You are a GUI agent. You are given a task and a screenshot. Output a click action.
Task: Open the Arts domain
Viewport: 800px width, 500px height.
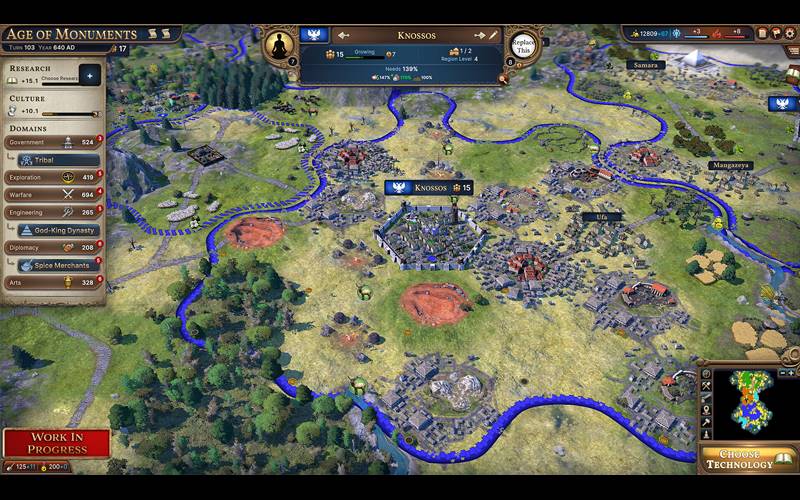click(x=55, y=282)
